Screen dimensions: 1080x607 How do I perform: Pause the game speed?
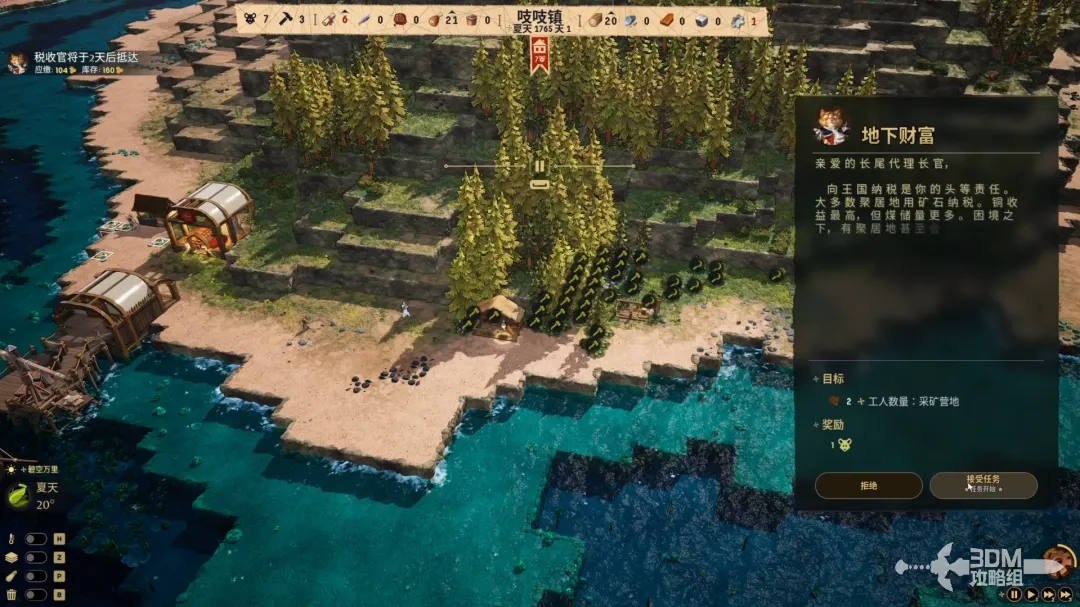tap(1014, 594)
